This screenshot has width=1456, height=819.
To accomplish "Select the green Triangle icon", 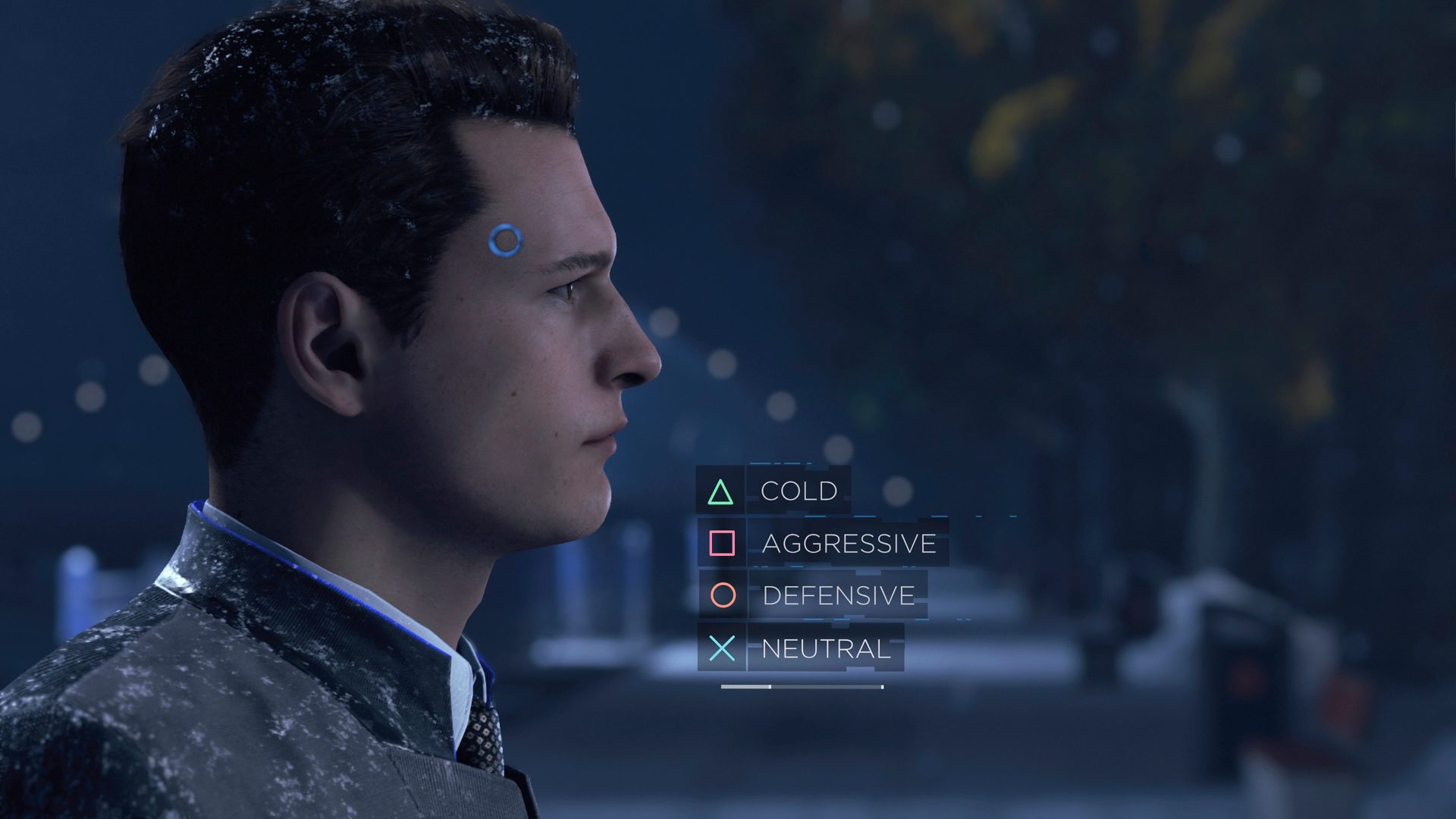I will [722, 491].
